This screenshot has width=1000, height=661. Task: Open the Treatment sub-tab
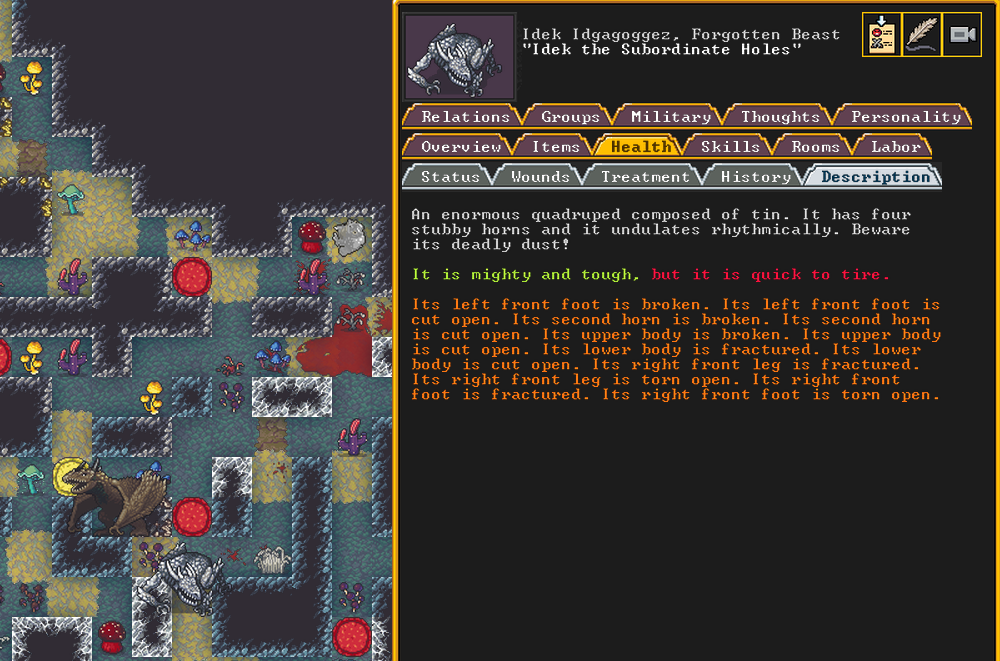(x=645, y=177)
